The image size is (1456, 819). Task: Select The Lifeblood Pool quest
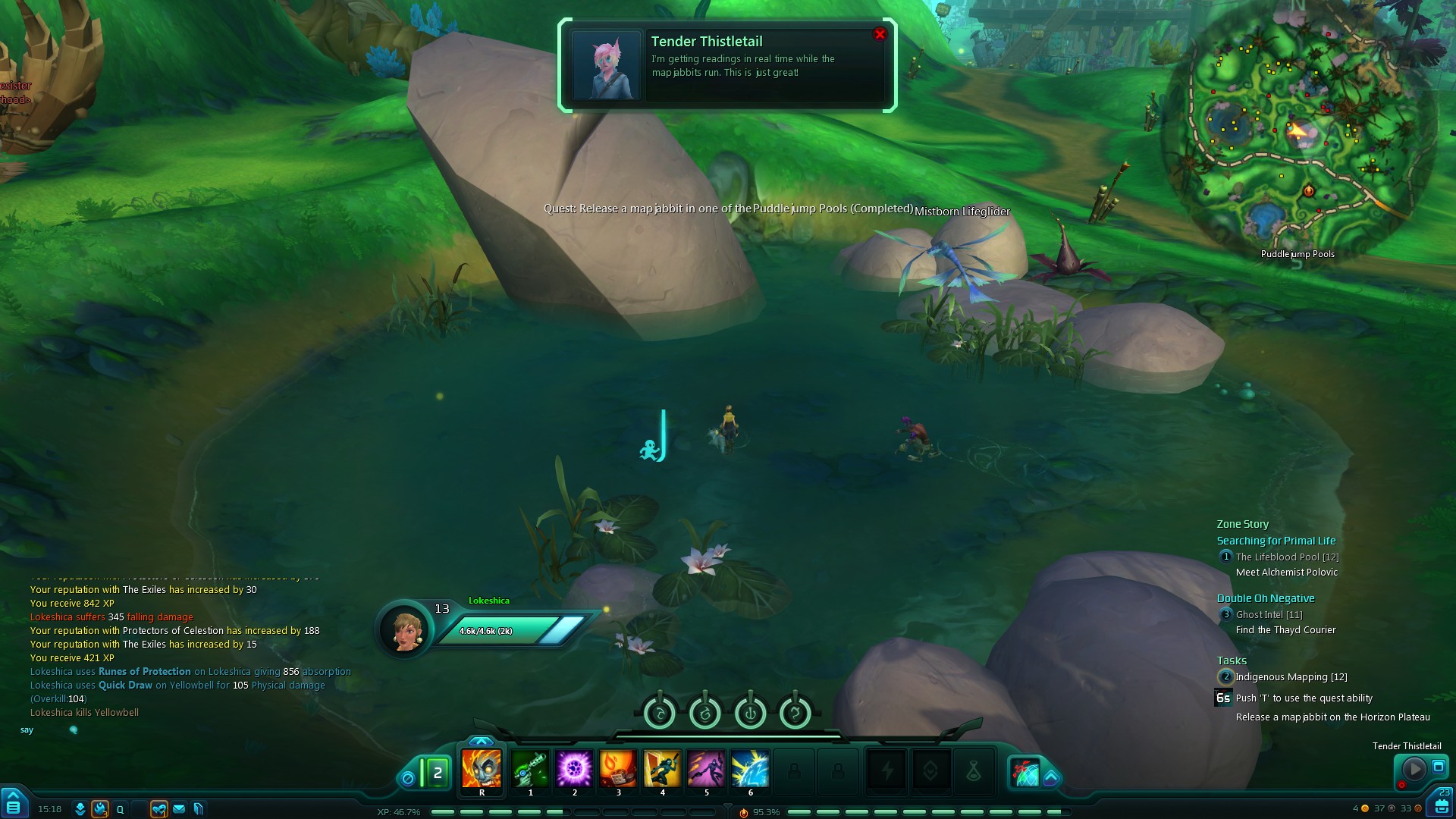(x=1287, y=557)
